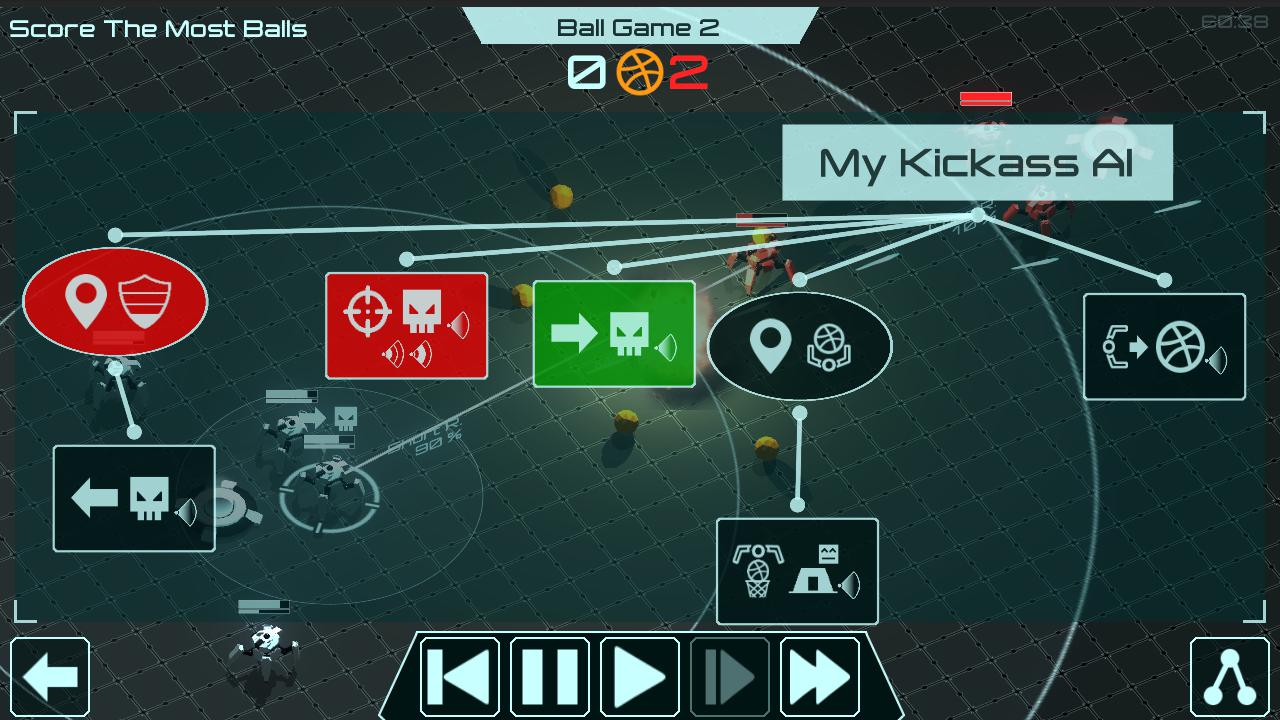The image size is (1280, 720).
Task: Open the attack enemy action node
Action: point(406,325)
